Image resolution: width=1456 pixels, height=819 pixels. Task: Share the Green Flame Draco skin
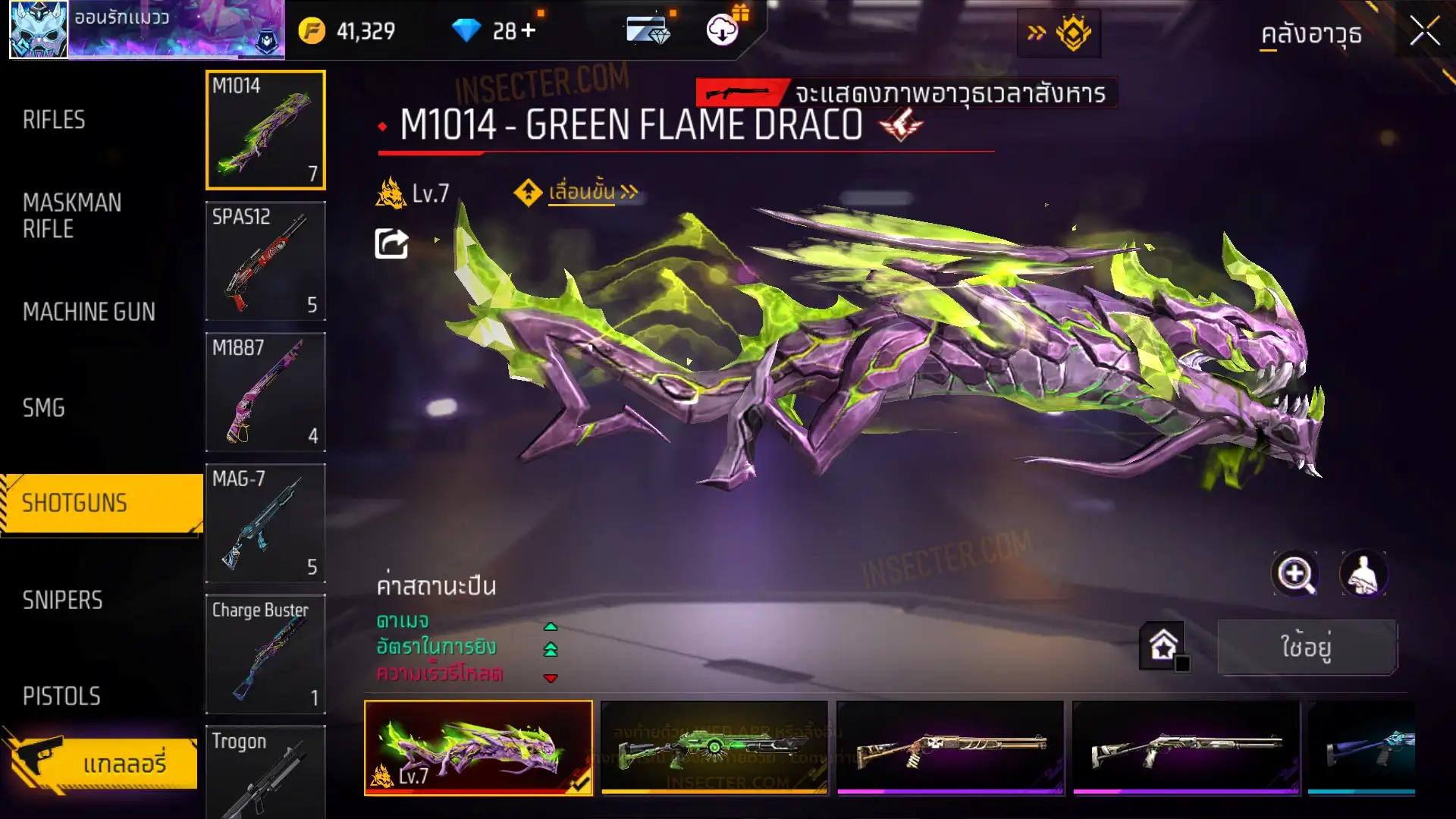coord(391,243)
